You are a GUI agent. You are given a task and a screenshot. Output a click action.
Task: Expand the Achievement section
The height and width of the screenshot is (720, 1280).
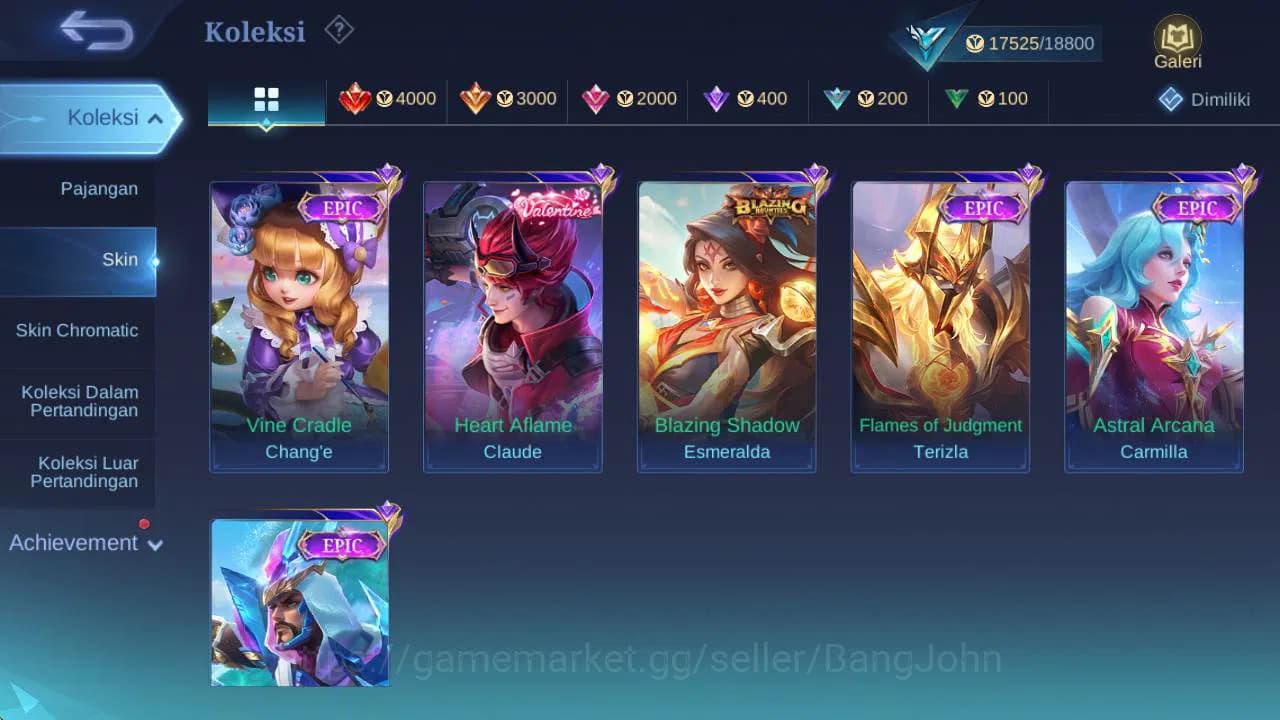point(85,543)
